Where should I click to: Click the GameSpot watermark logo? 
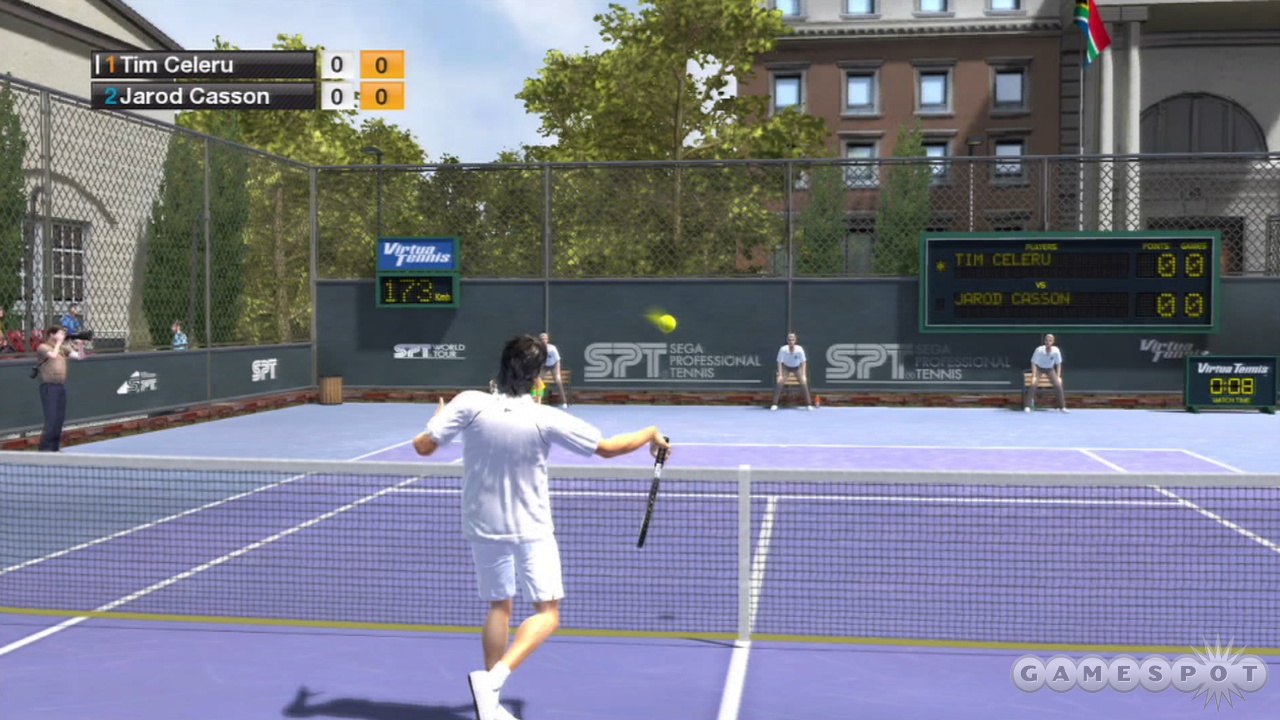tap(1139, 673)
